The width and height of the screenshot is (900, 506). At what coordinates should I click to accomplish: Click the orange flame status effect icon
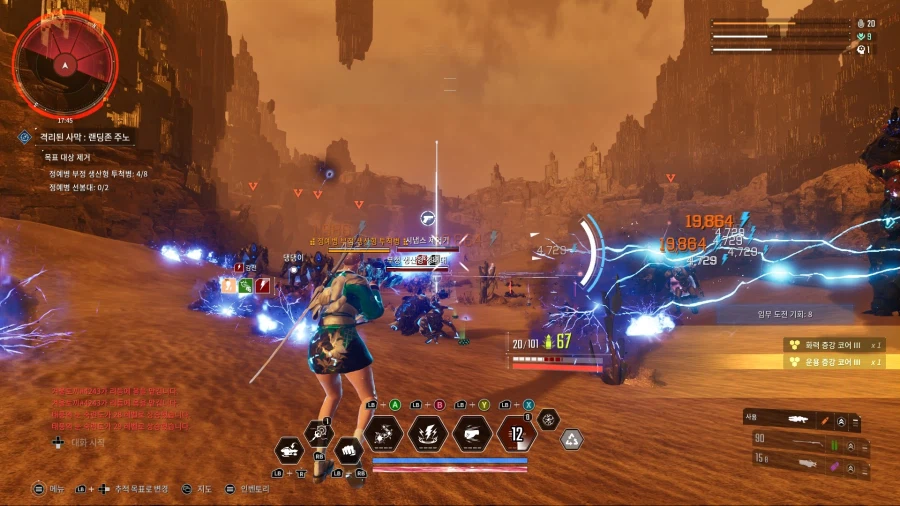tap(228, 286)
